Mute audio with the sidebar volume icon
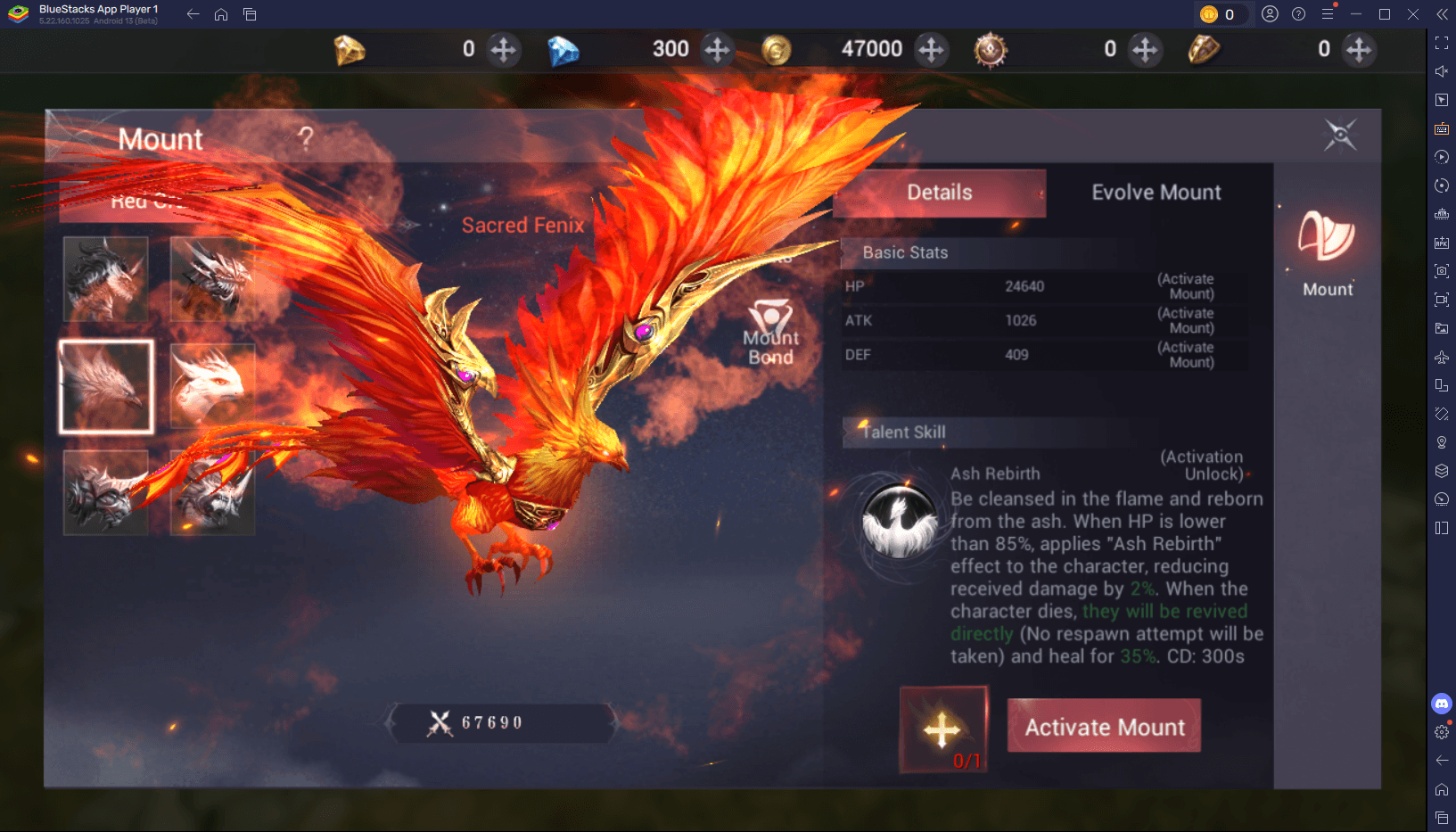The image size is (1456, 832). pos(1441,70)
